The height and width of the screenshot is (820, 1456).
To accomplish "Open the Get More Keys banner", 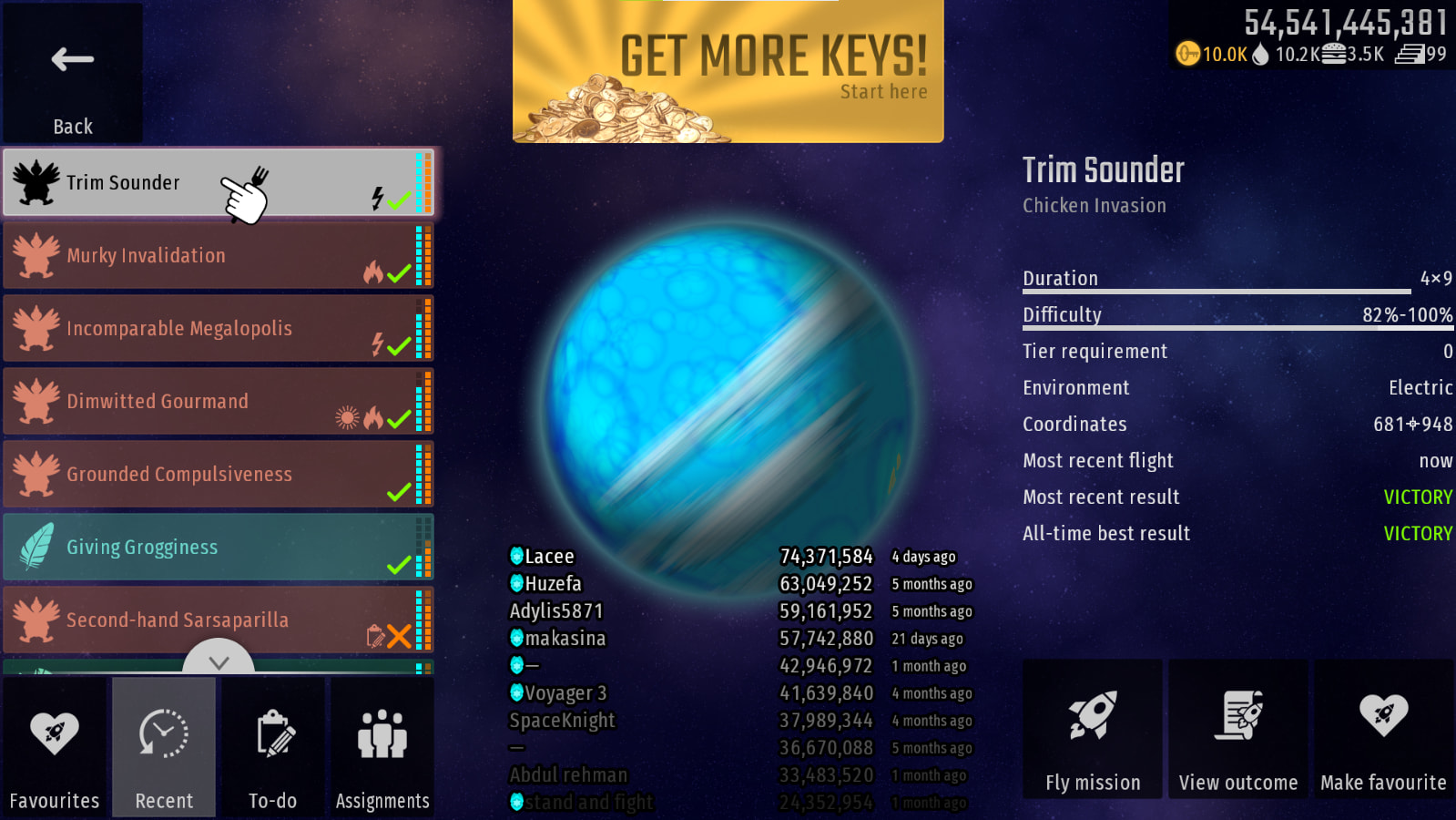I will click(x=728, y=71).
